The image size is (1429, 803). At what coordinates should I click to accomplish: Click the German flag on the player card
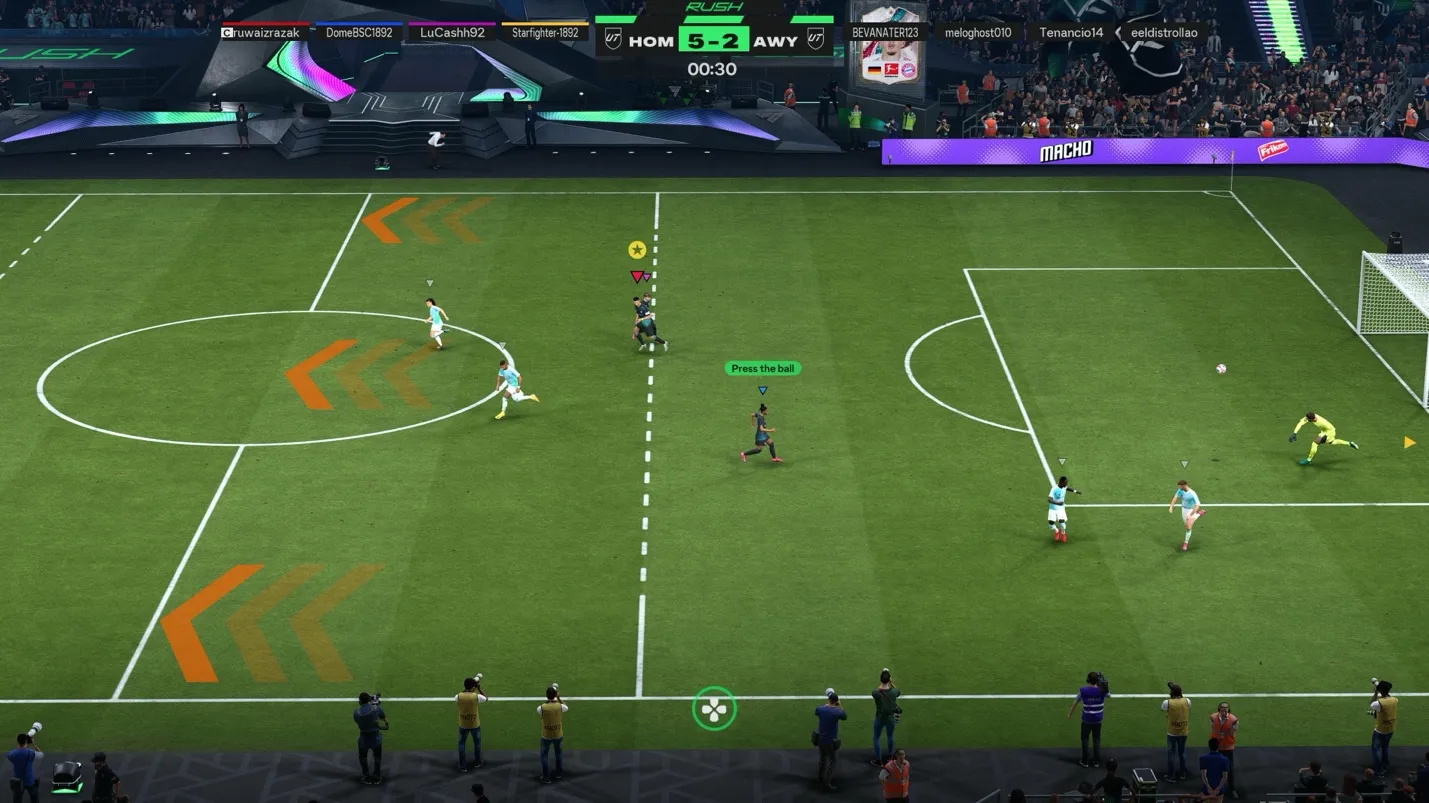(x=874, y=70)
